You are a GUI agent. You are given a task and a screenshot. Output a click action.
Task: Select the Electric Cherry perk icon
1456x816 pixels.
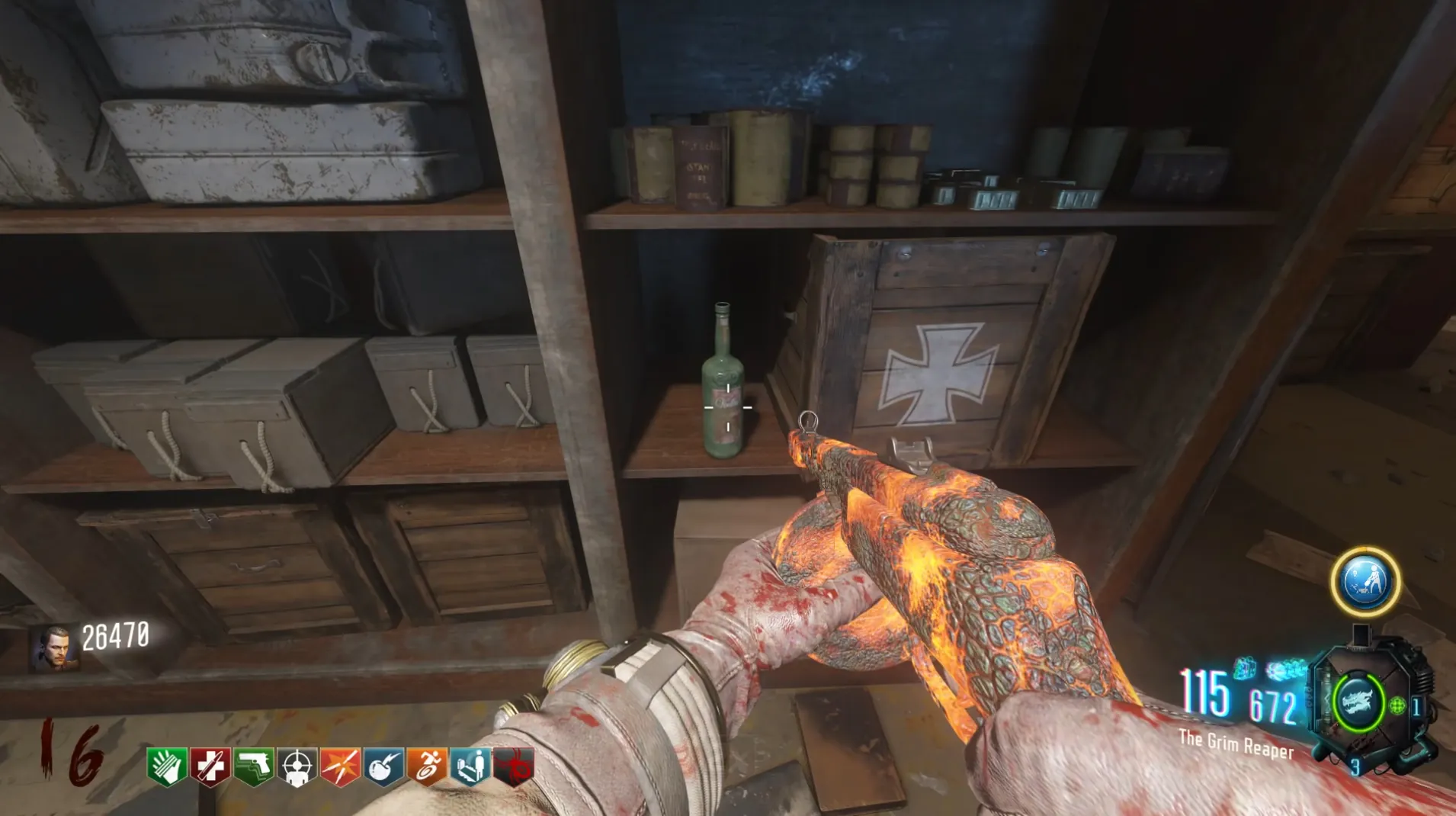(x=383, y=766)
